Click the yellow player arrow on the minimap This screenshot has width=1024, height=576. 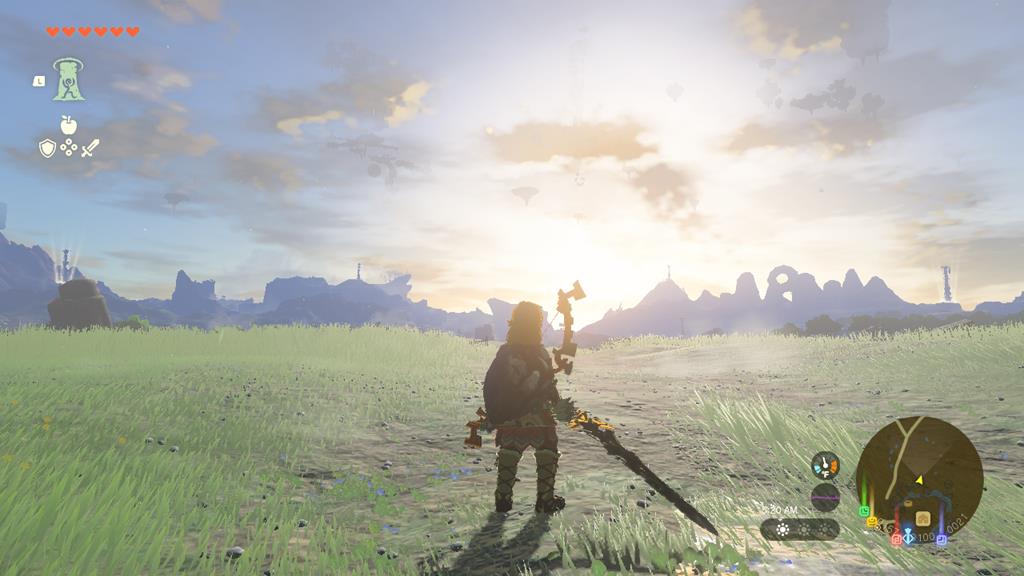[x=918, y=481]
